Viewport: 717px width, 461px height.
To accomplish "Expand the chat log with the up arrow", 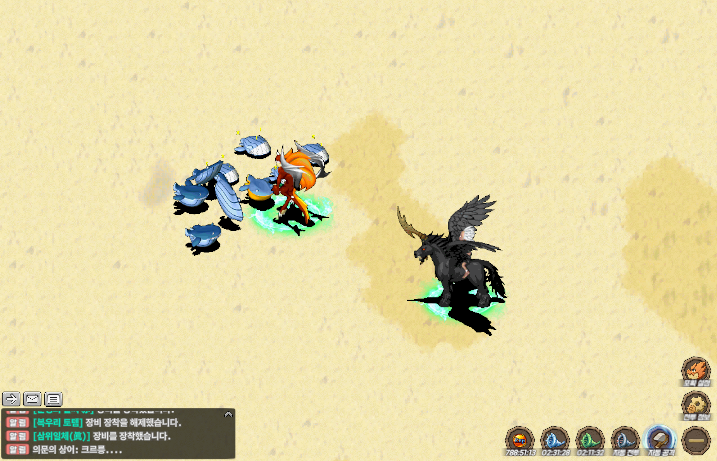I will pos(228,413).
